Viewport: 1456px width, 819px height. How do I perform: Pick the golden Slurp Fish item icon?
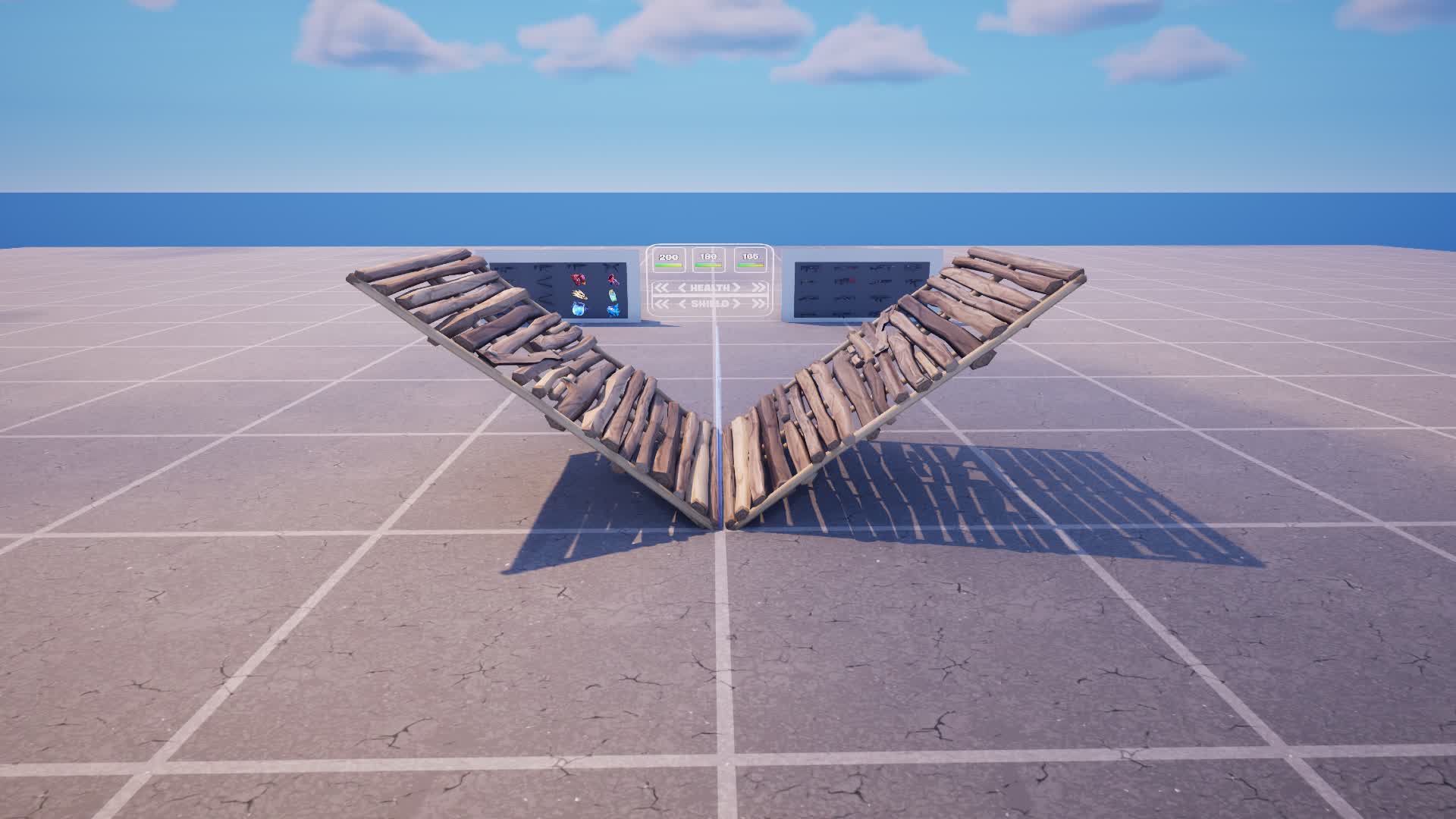[578, 295]
